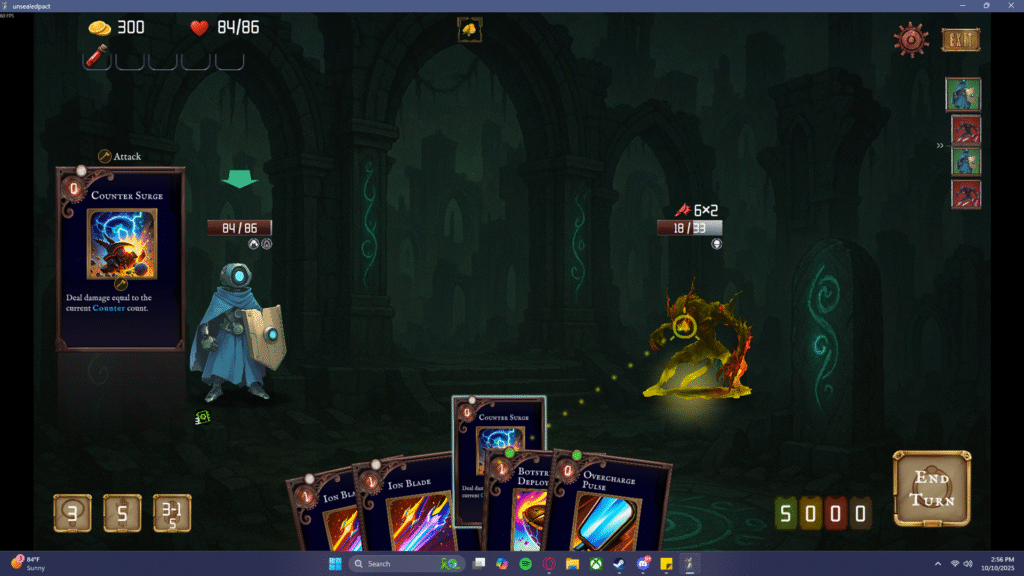Open the gear settings menu
The width and height of the screenshot is (1024, 576).
911,40
